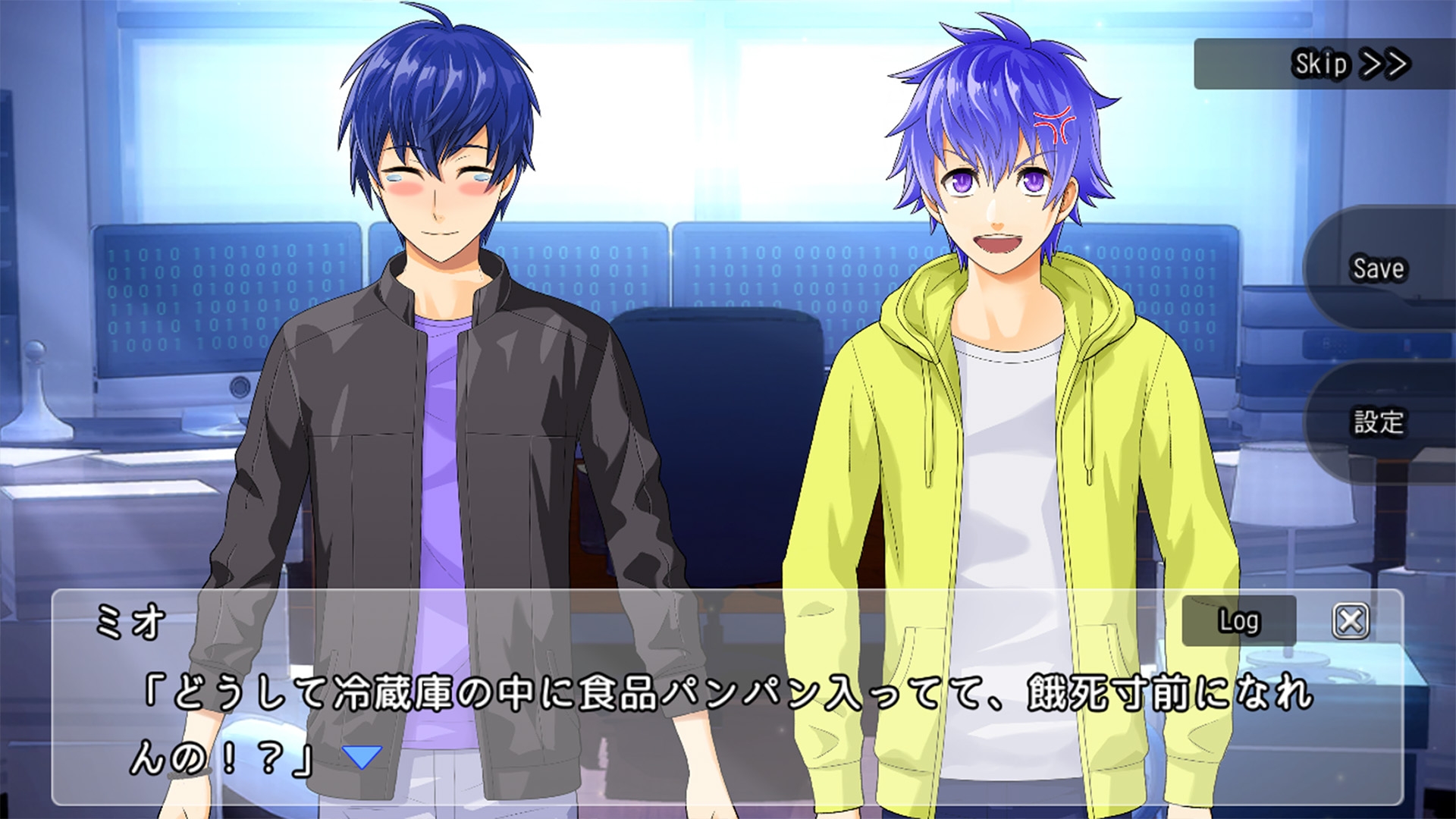Viewport: 1456px width, 819px height.
Task: Show the dialogue Log
Action: pos(1238,621)
